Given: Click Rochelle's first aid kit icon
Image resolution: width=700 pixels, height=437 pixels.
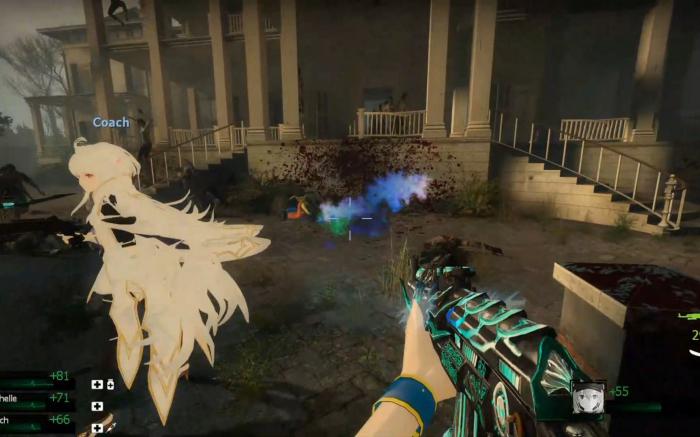Looking at the screenshot, I should (x=97, y=406).
